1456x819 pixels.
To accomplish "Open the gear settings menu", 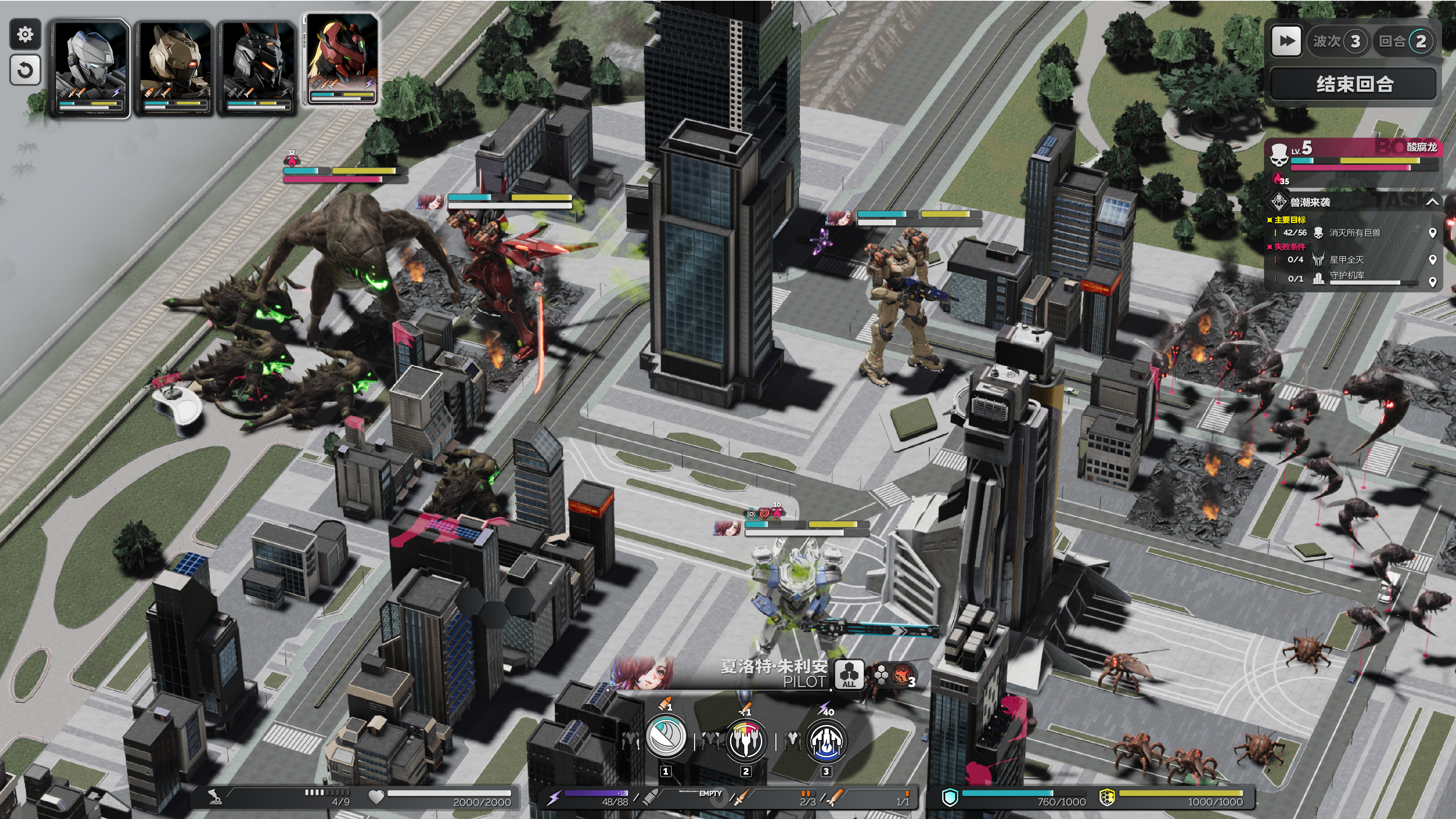I will (25, 35).
